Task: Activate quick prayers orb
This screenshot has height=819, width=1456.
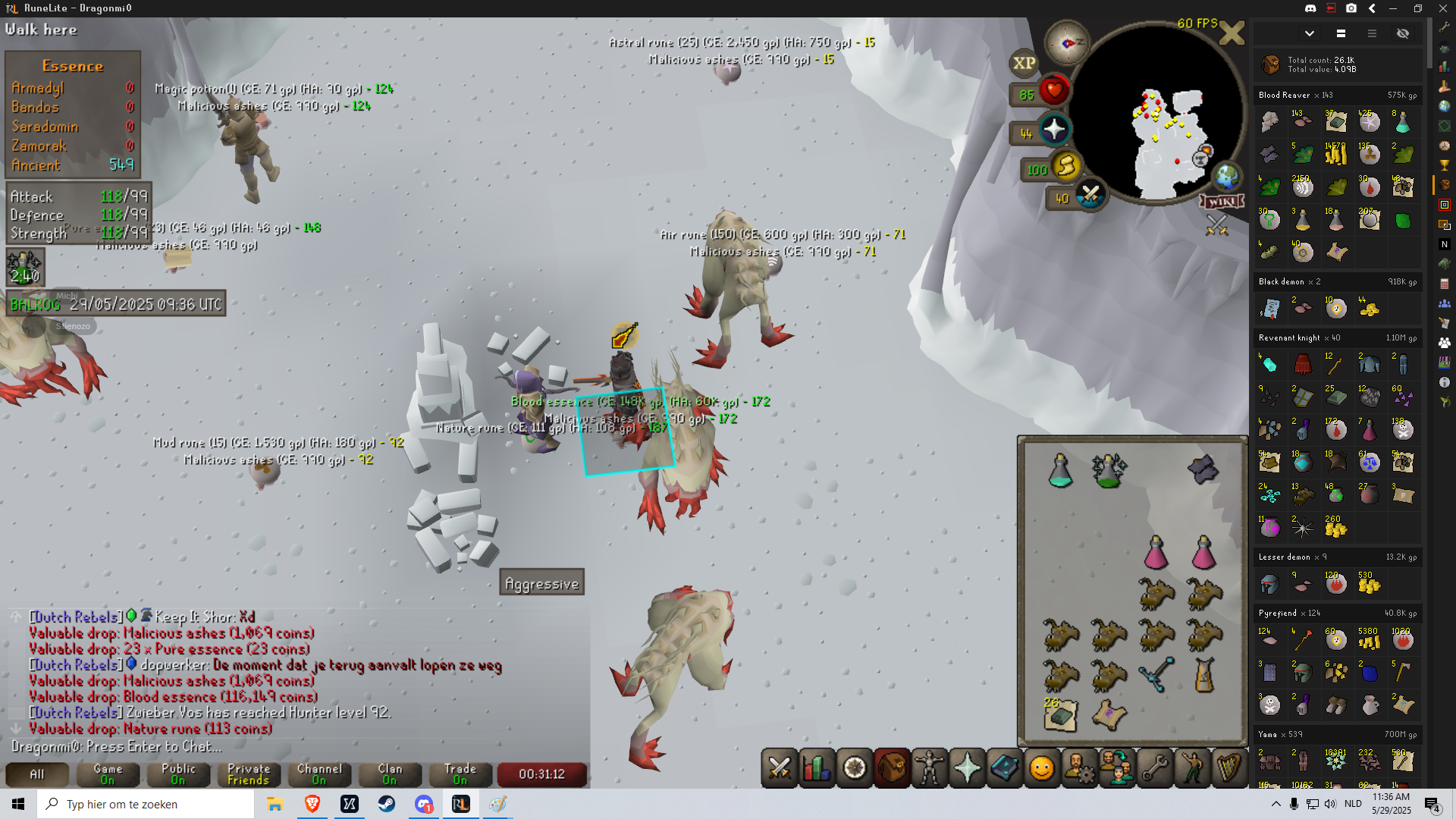Action: 1054,130
